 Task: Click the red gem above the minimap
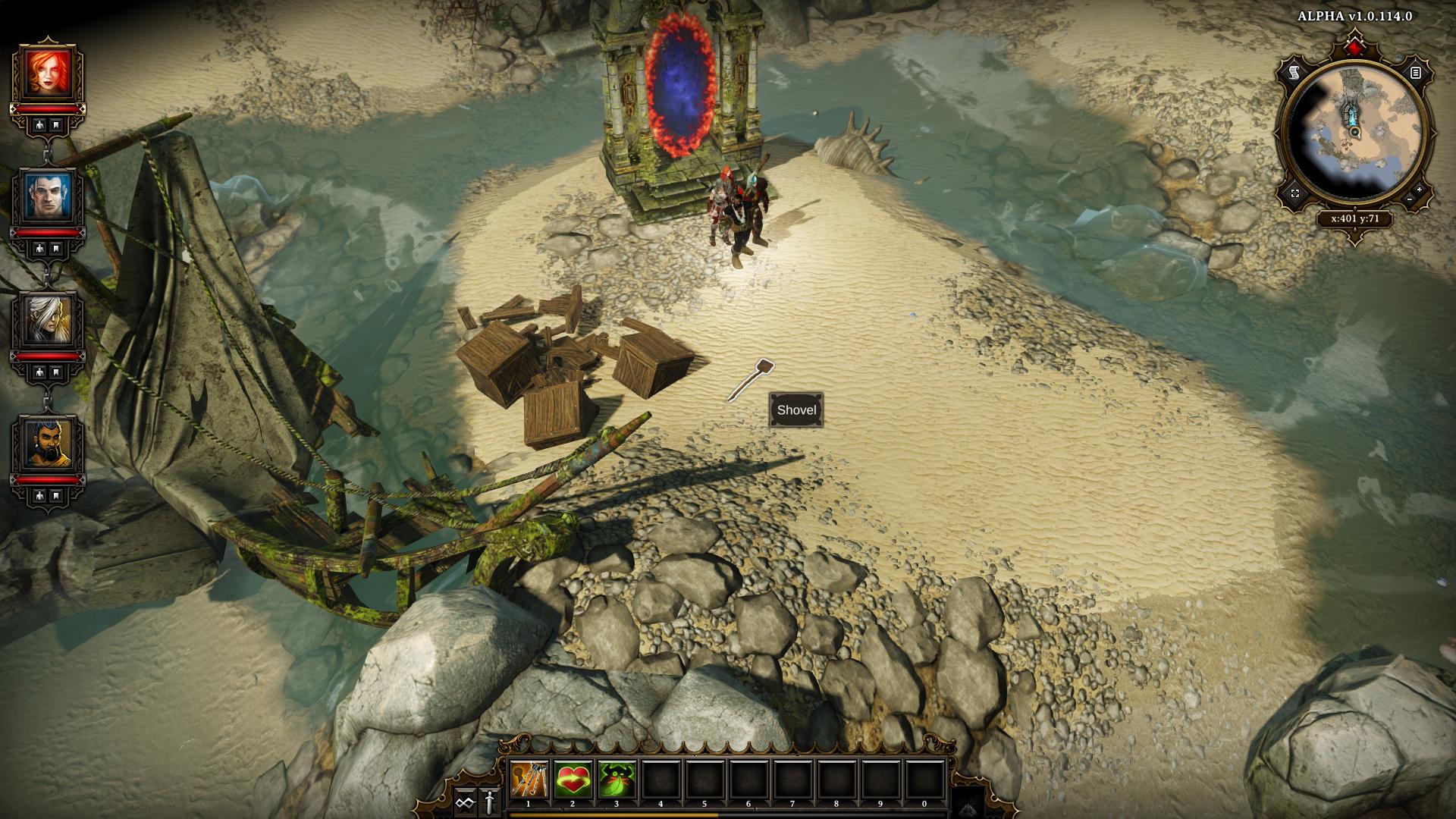[x=1355, y=49]
